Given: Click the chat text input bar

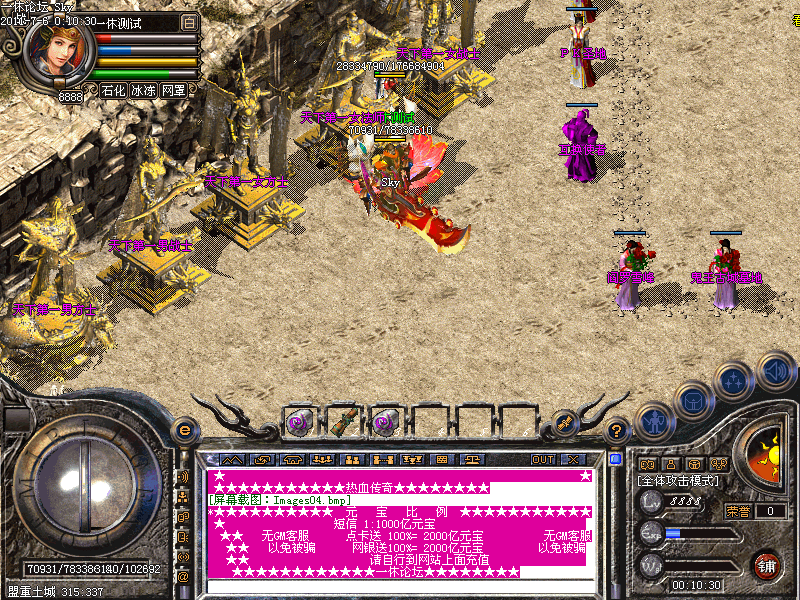Looking at the screenshot, I should click(400, 586).
